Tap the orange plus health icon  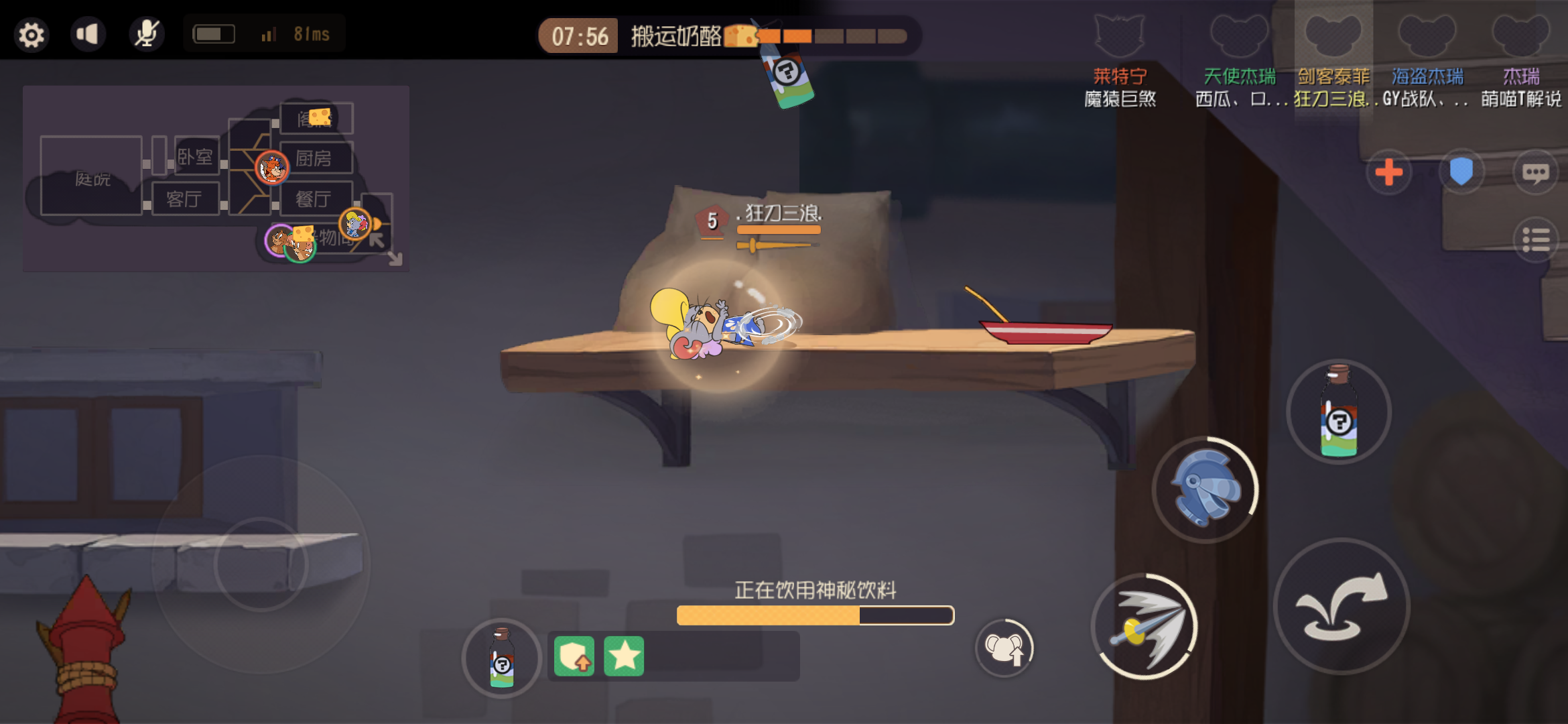1388,172
